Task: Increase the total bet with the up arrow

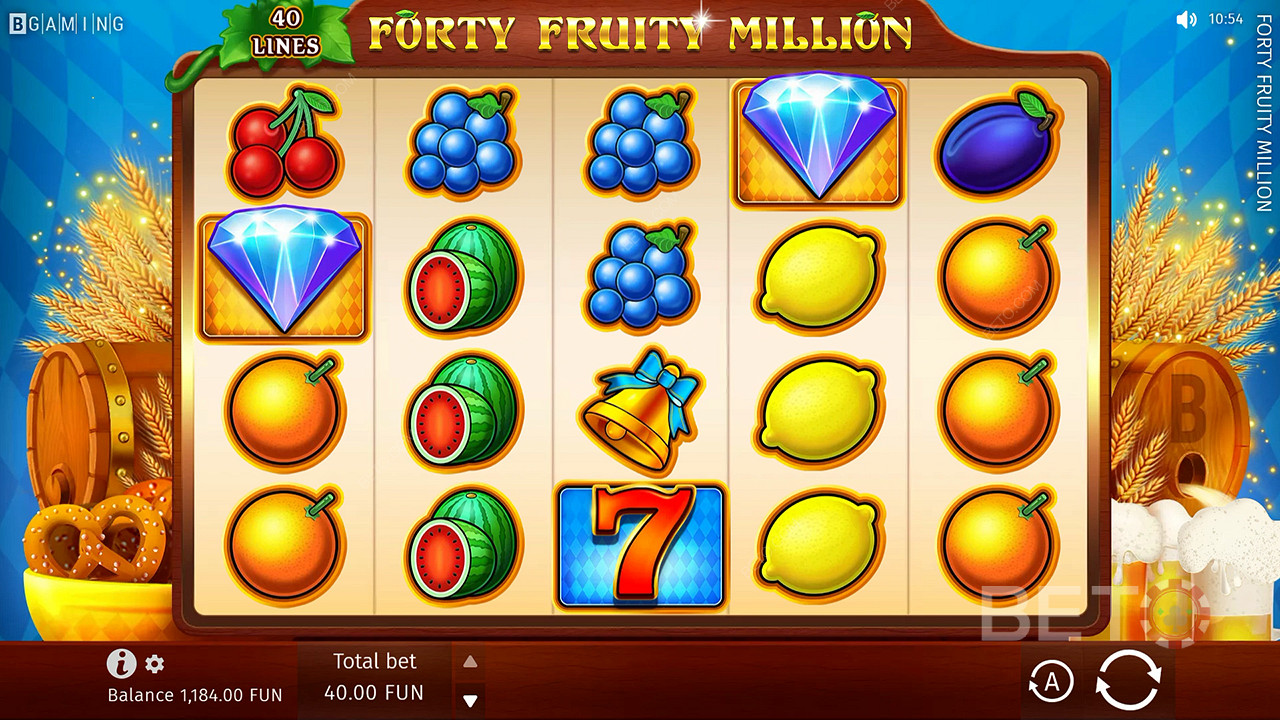Action: click(470, 662)
